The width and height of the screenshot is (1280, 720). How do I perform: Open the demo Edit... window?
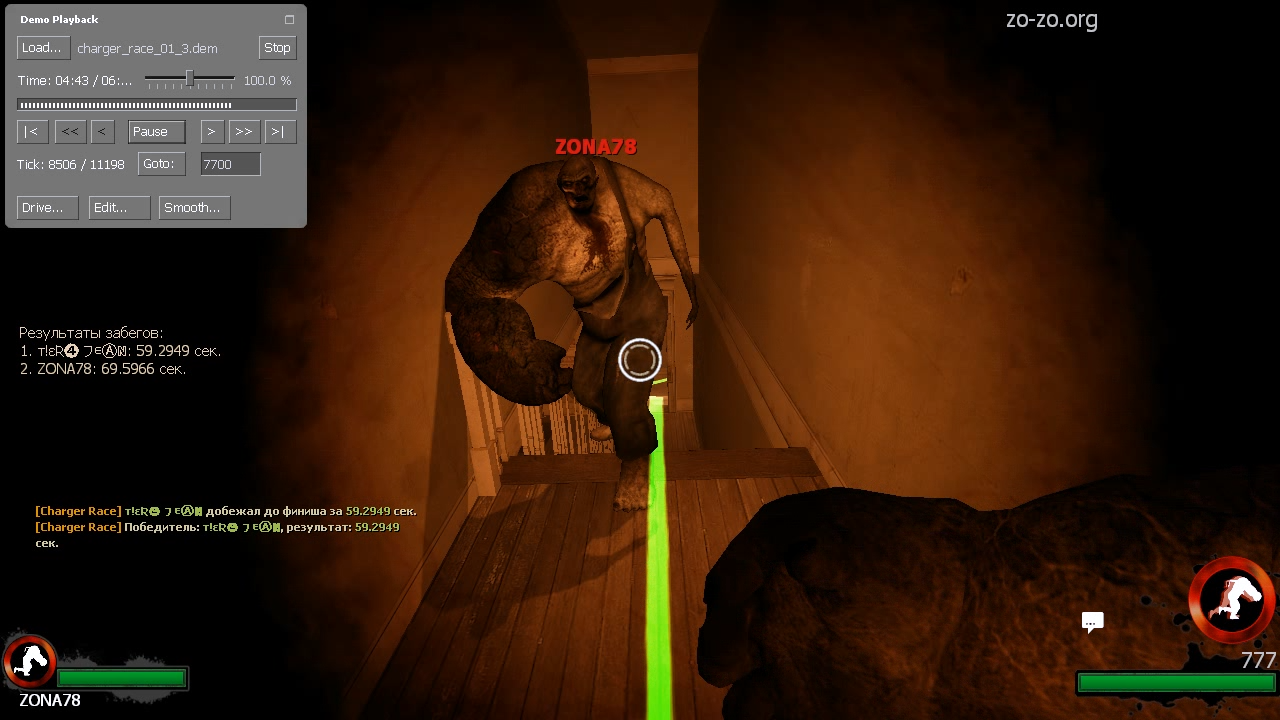point(119,208)
